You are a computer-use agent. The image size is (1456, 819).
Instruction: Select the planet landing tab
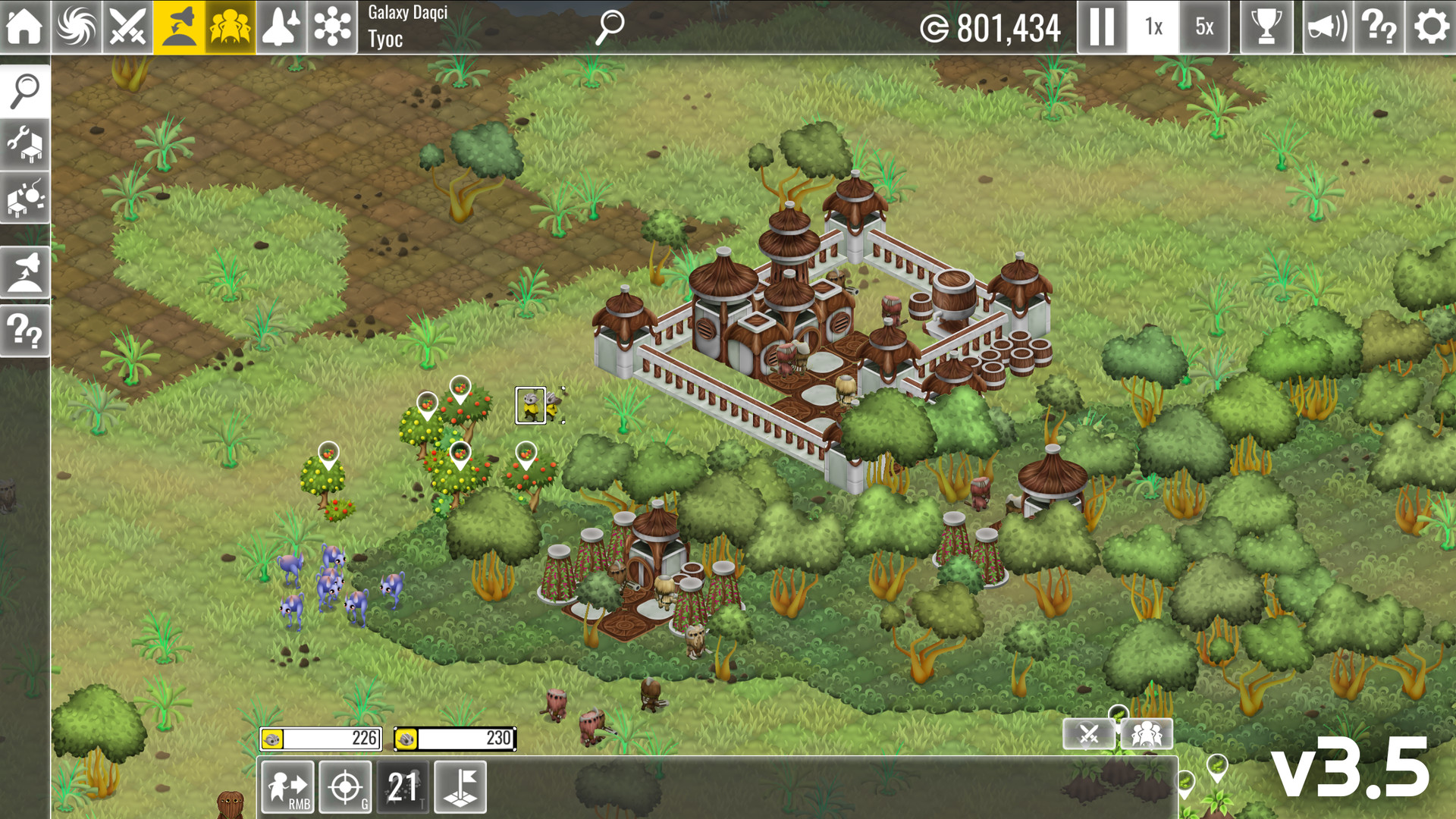(179, 27)
